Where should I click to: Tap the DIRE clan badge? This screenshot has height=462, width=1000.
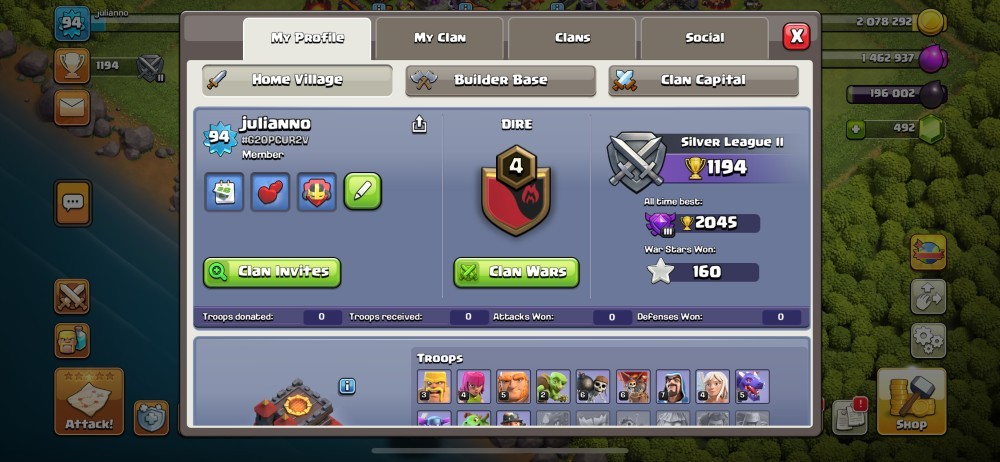pyautogui.click(x=516, y=190)
